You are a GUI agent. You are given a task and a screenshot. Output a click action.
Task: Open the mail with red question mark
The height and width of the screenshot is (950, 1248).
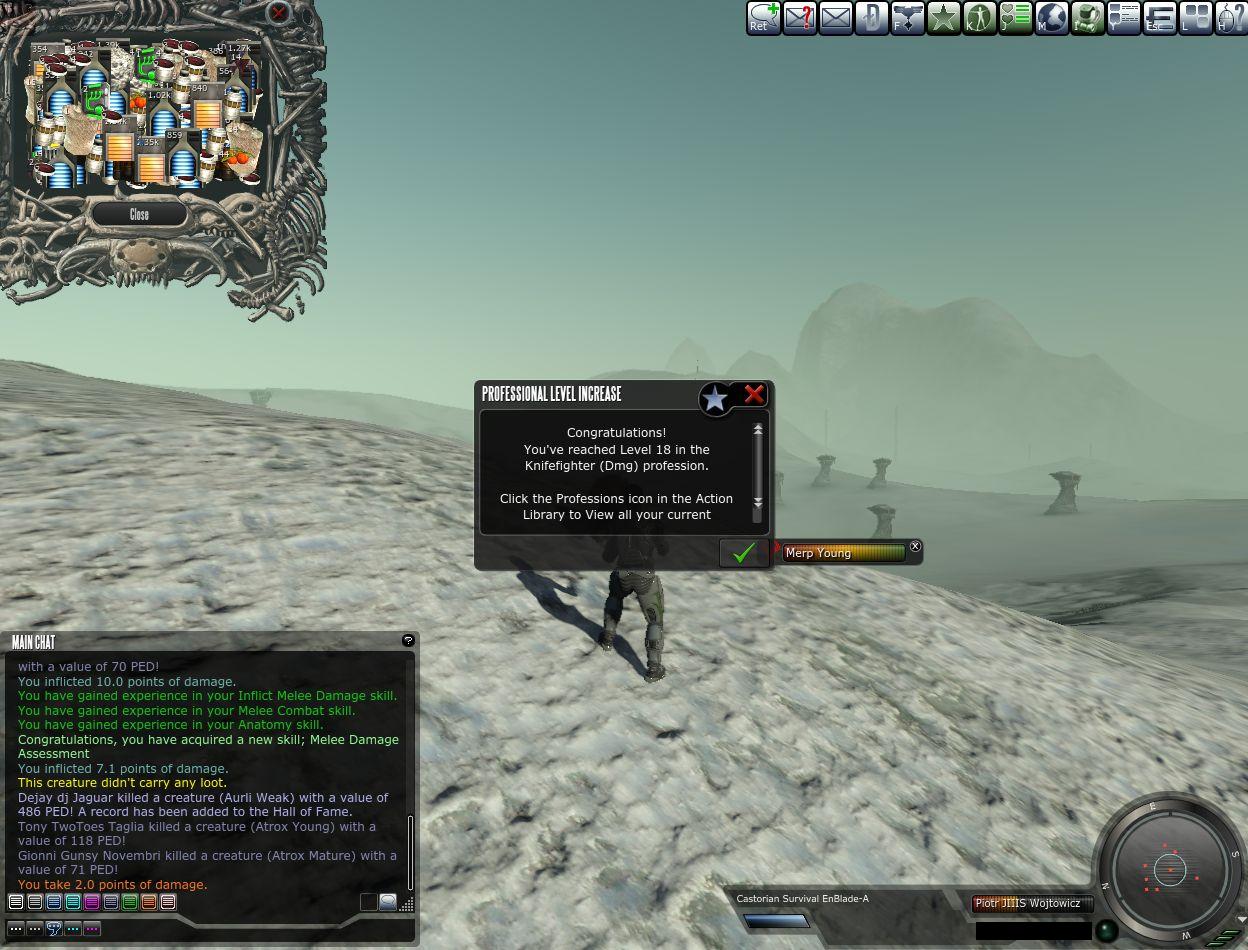[x=800, y=18]
